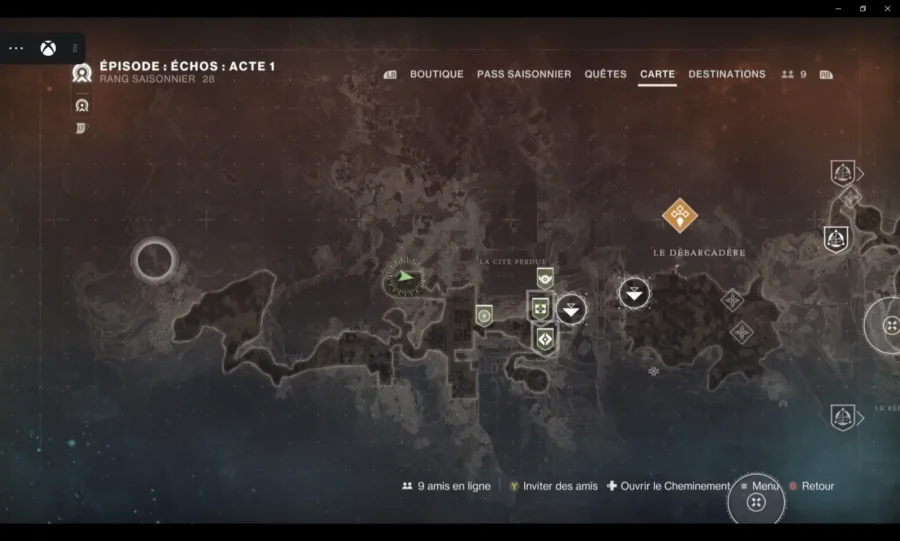
Task: Click the empty ring marker at map's west edge
Action: (x=155, y=261)
